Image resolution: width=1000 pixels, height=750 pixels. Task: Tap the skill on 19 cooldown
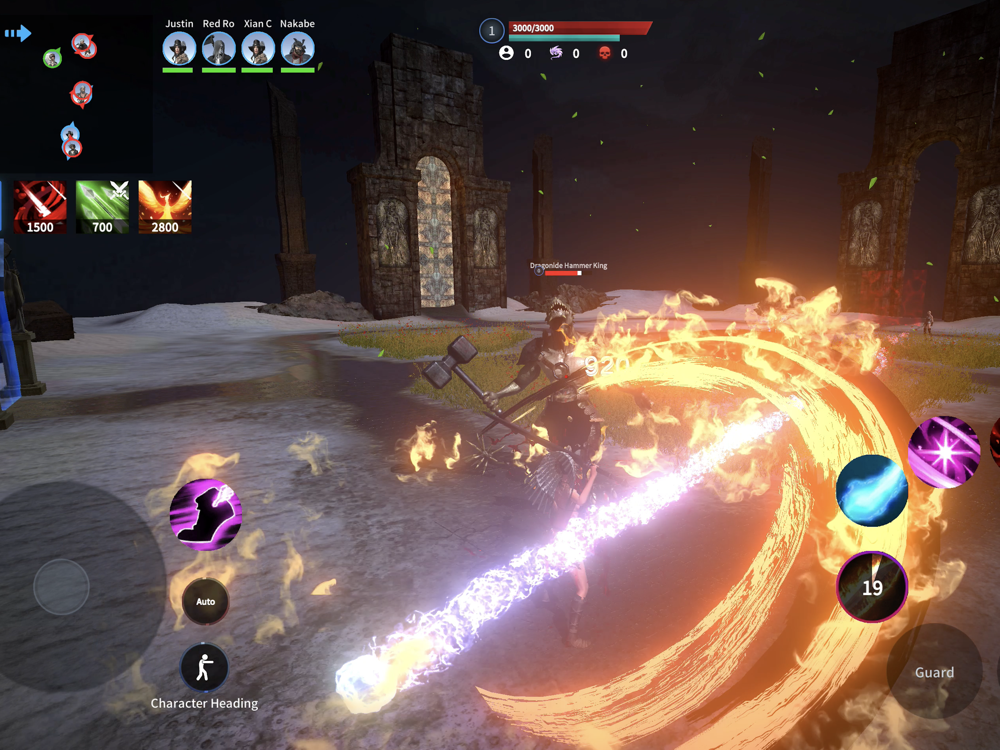pyautogui.click(x=872, y=587)
